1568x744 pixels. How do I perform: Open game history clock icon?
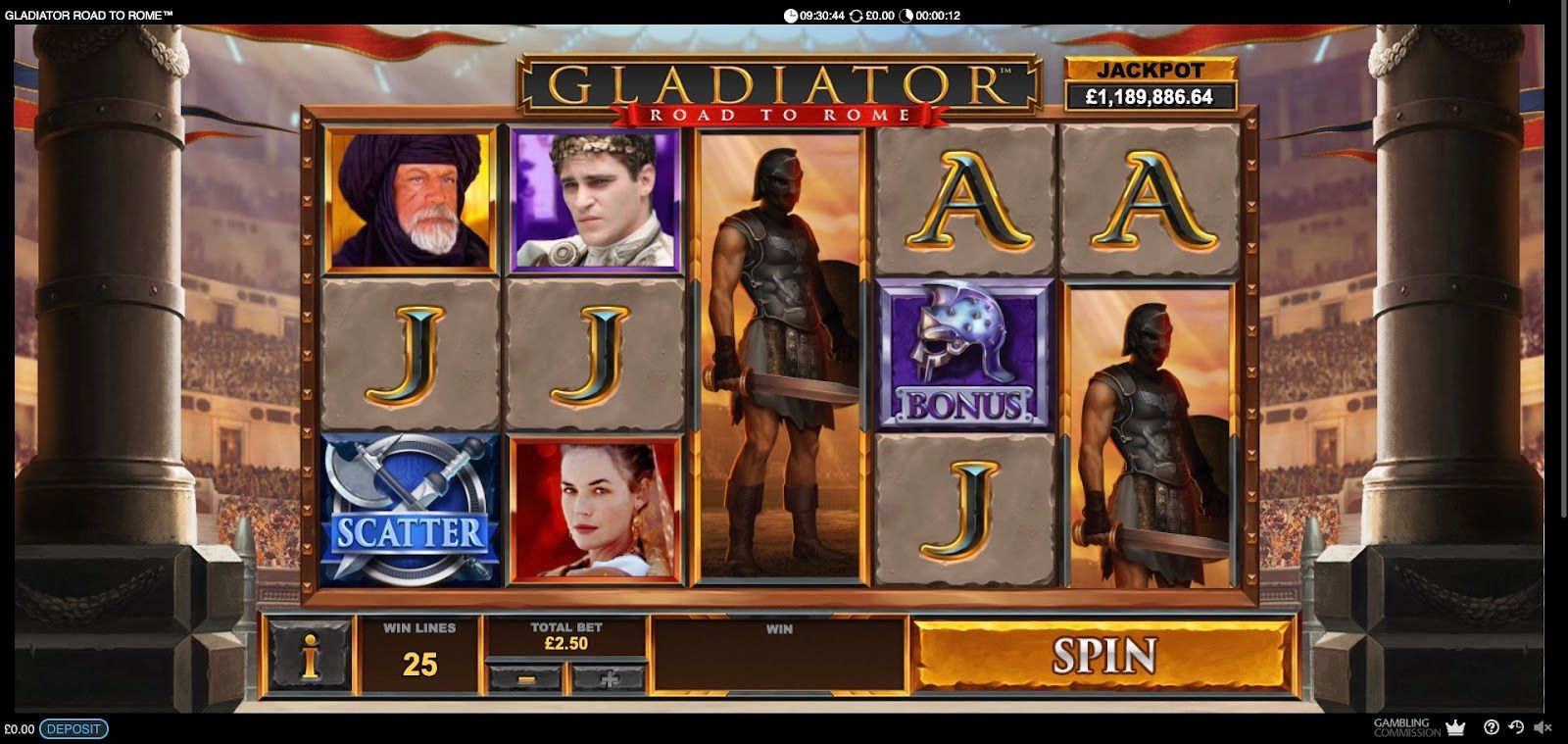coord(1516,727)
